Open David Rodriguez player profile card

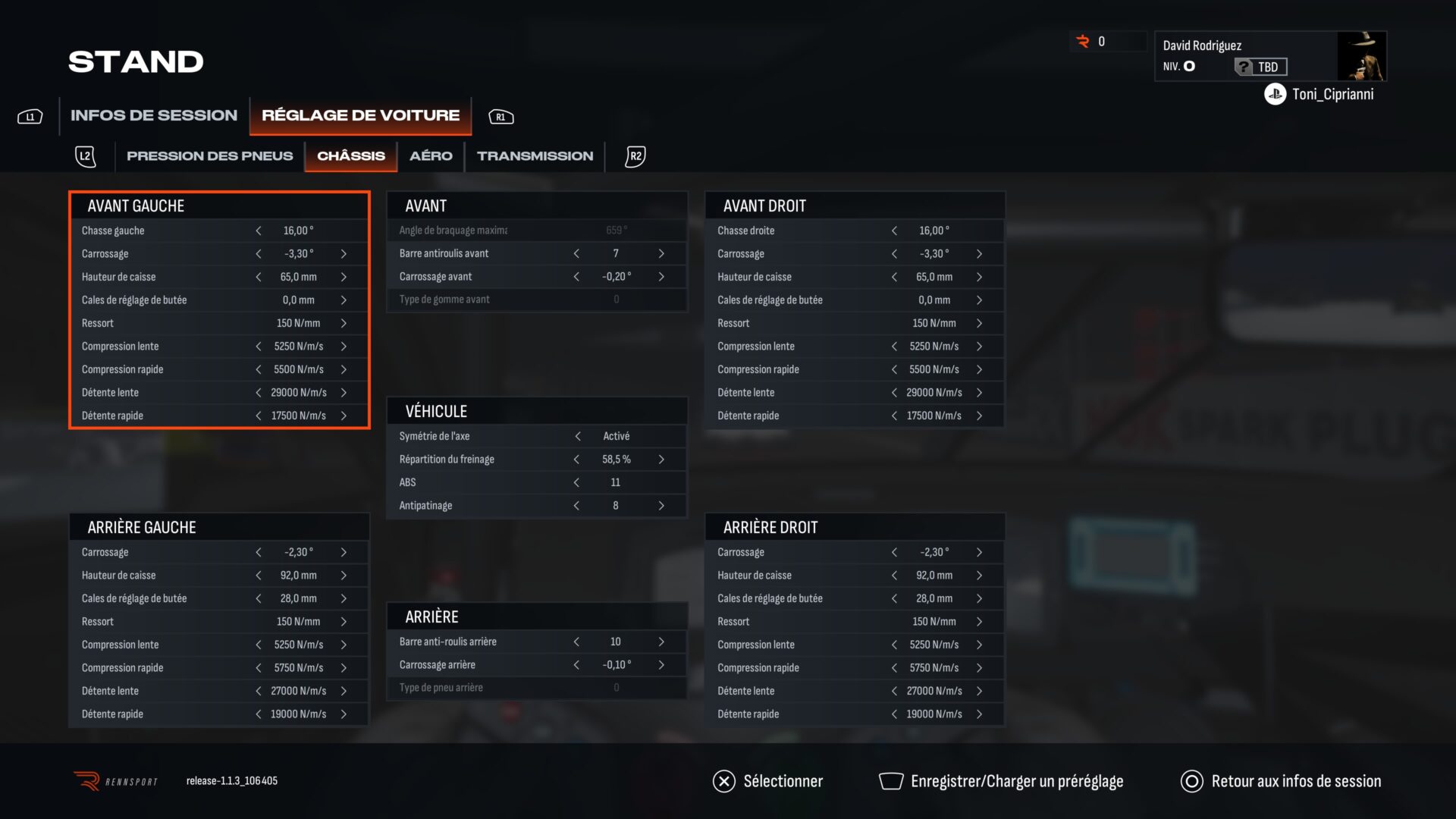[1269, 56]
